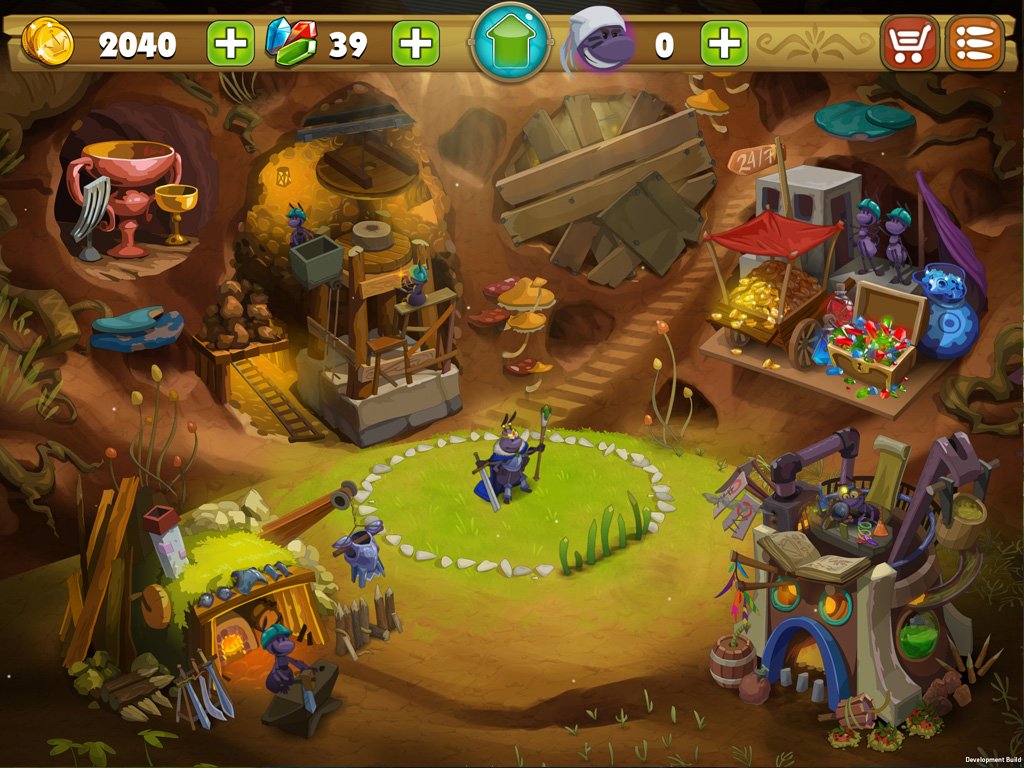Add more ant workers with the plus button
The height and width of the screenshot is (768, 1024).
tap(724, 44)
